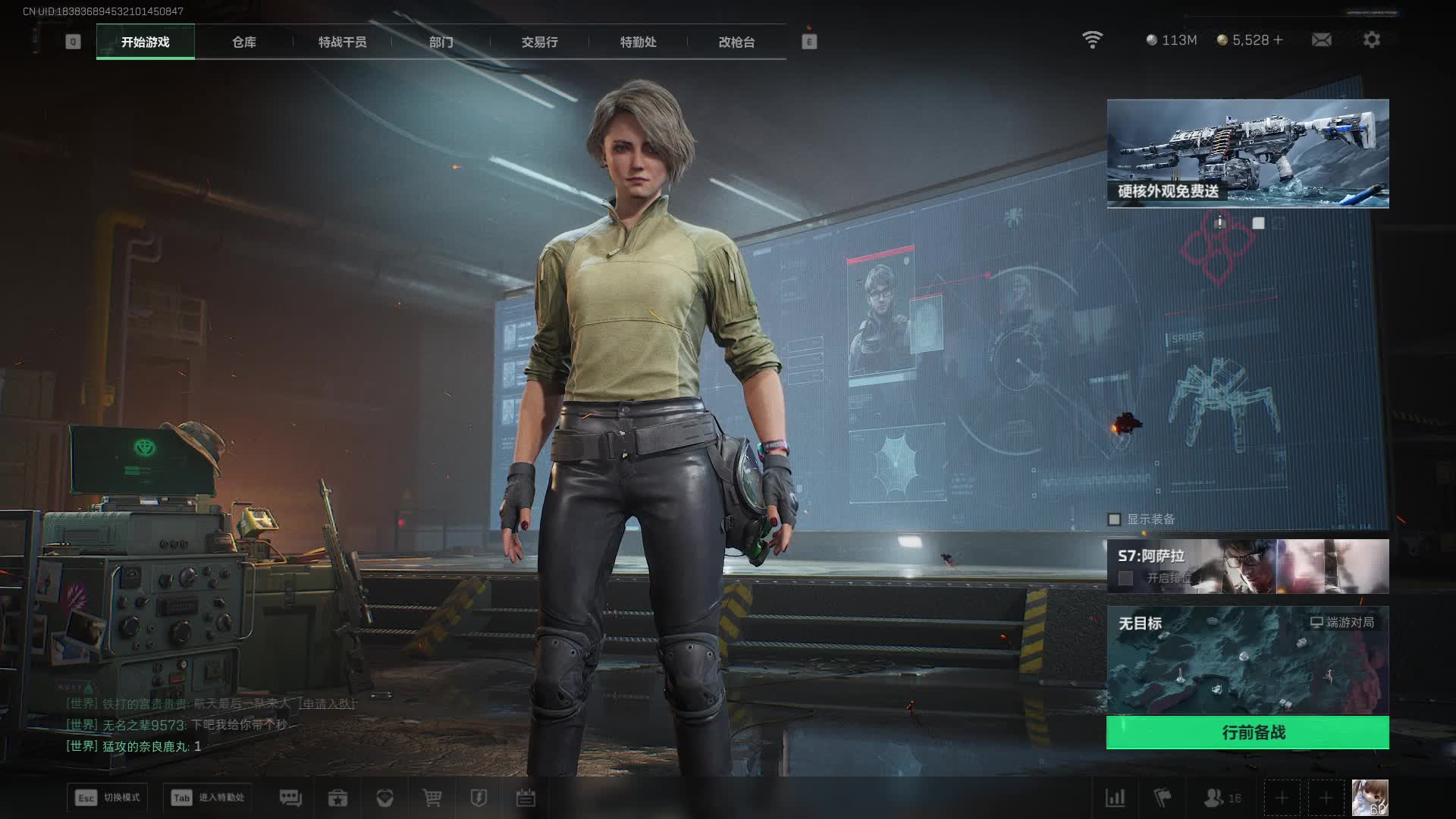This screenshot has width=1456, height=819.
Task: Open the chat bubbles icon
Action: pyautogui.click(x=290, y=798)
